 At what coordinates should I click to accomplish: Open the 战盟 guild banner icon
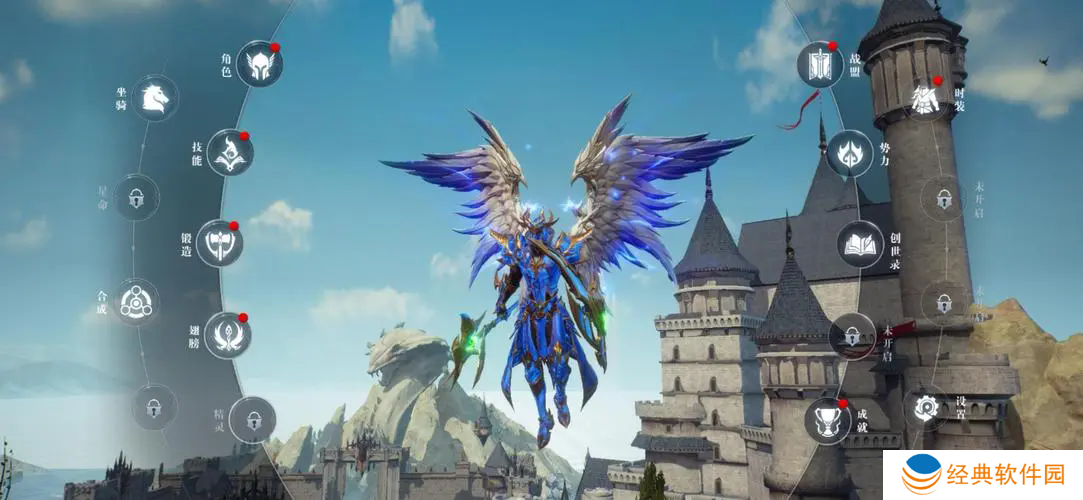820,64
